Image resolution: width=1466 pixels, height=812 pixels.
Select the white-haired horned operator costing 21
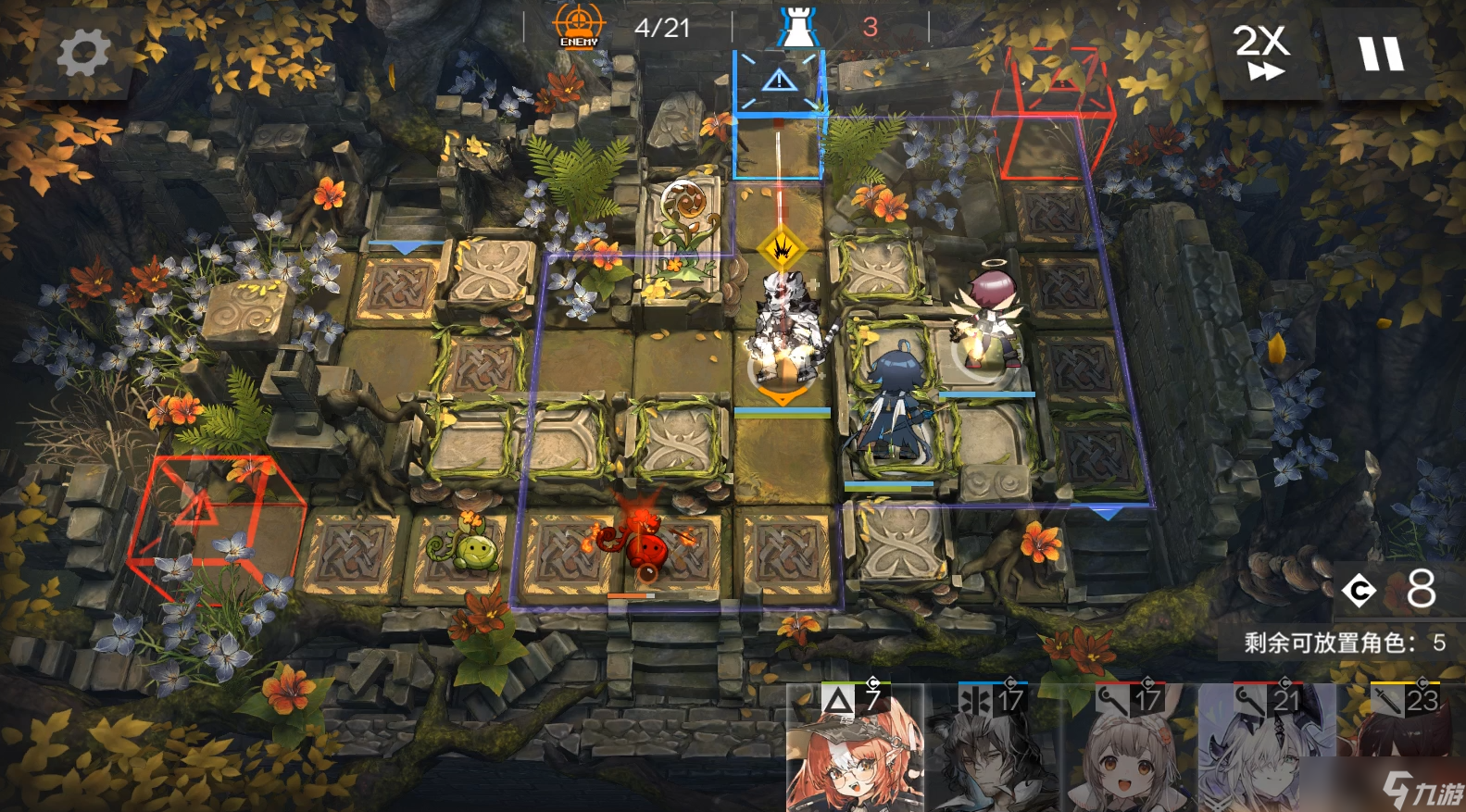point(1267,750)
